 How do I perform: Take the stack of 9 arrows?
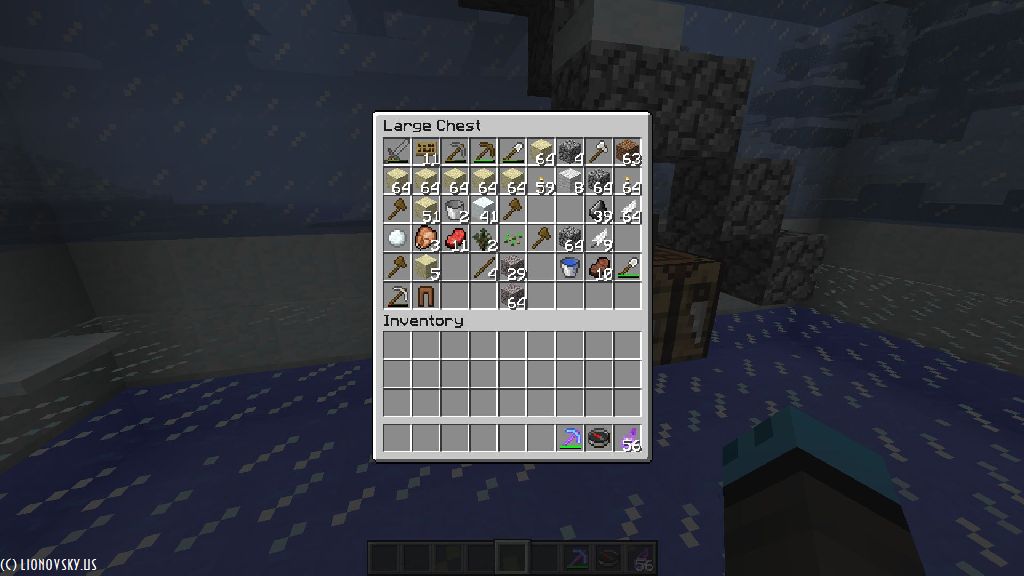pyautogui.click(x=598, y=239)
